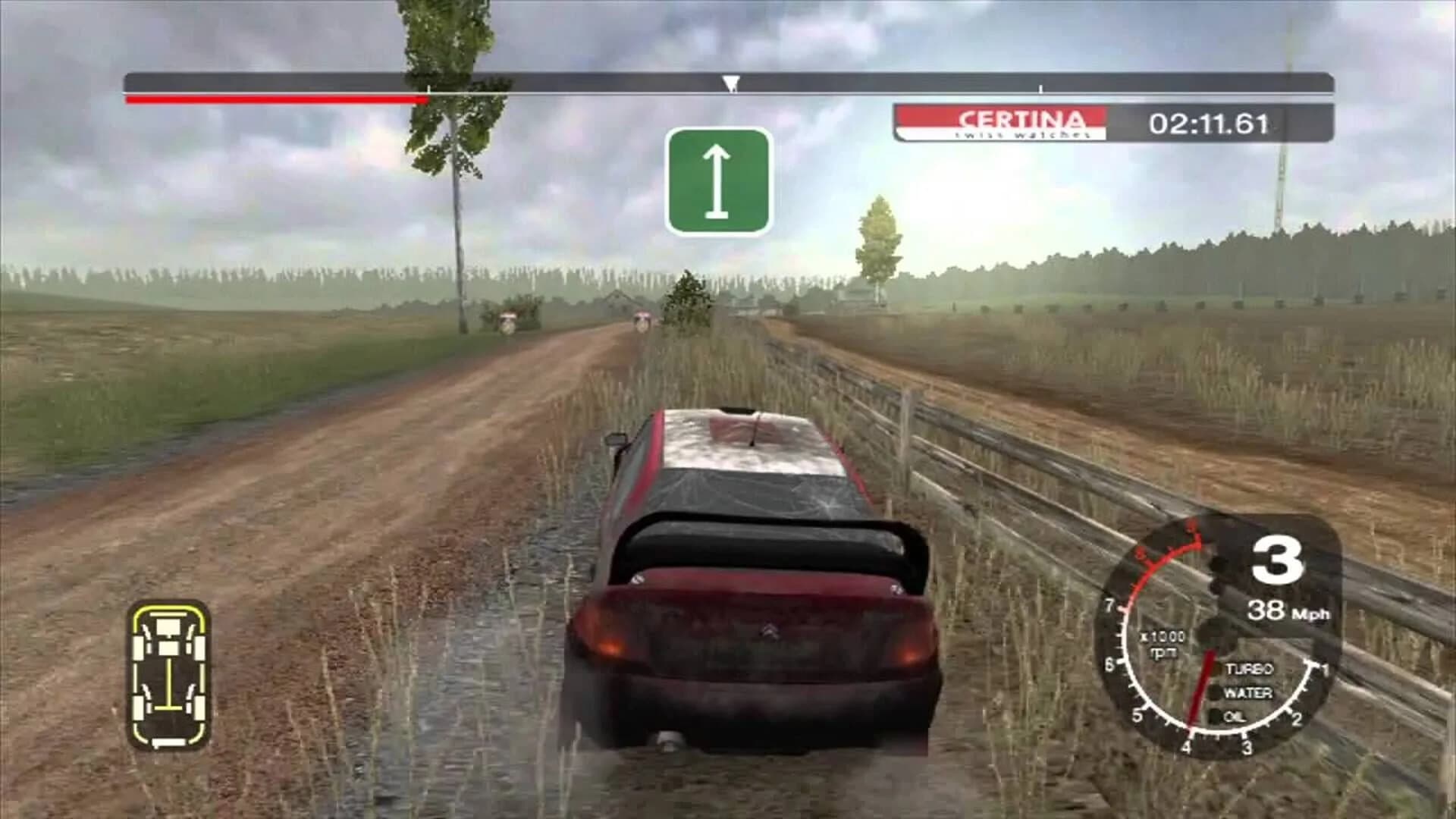The height and width of the screenshot is (819, 1456).
Task: Toggle the rear bumper section of the damage display
Action: [167, 742]
